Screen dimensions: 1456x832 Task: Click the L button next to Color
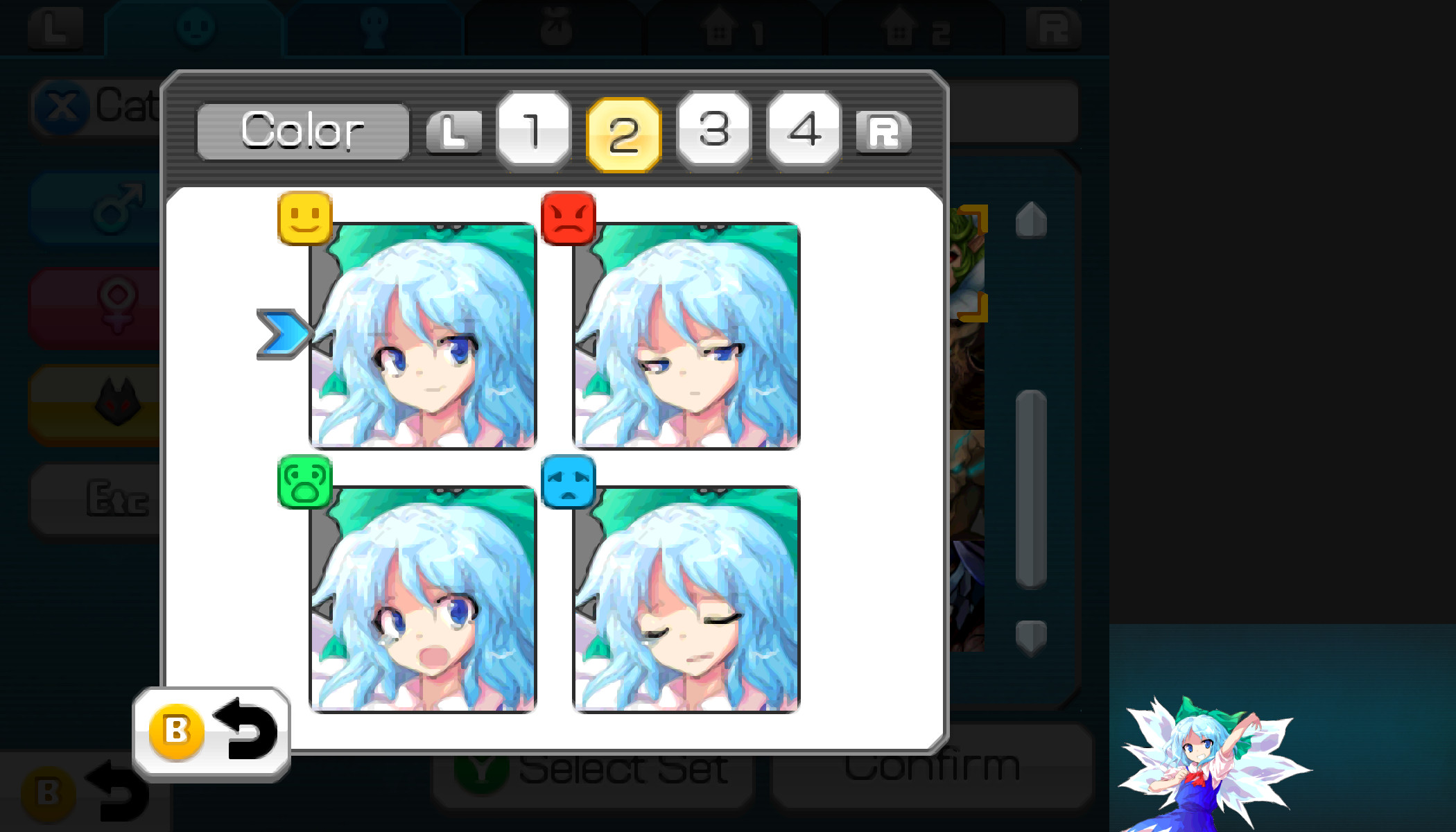[454, 132]
